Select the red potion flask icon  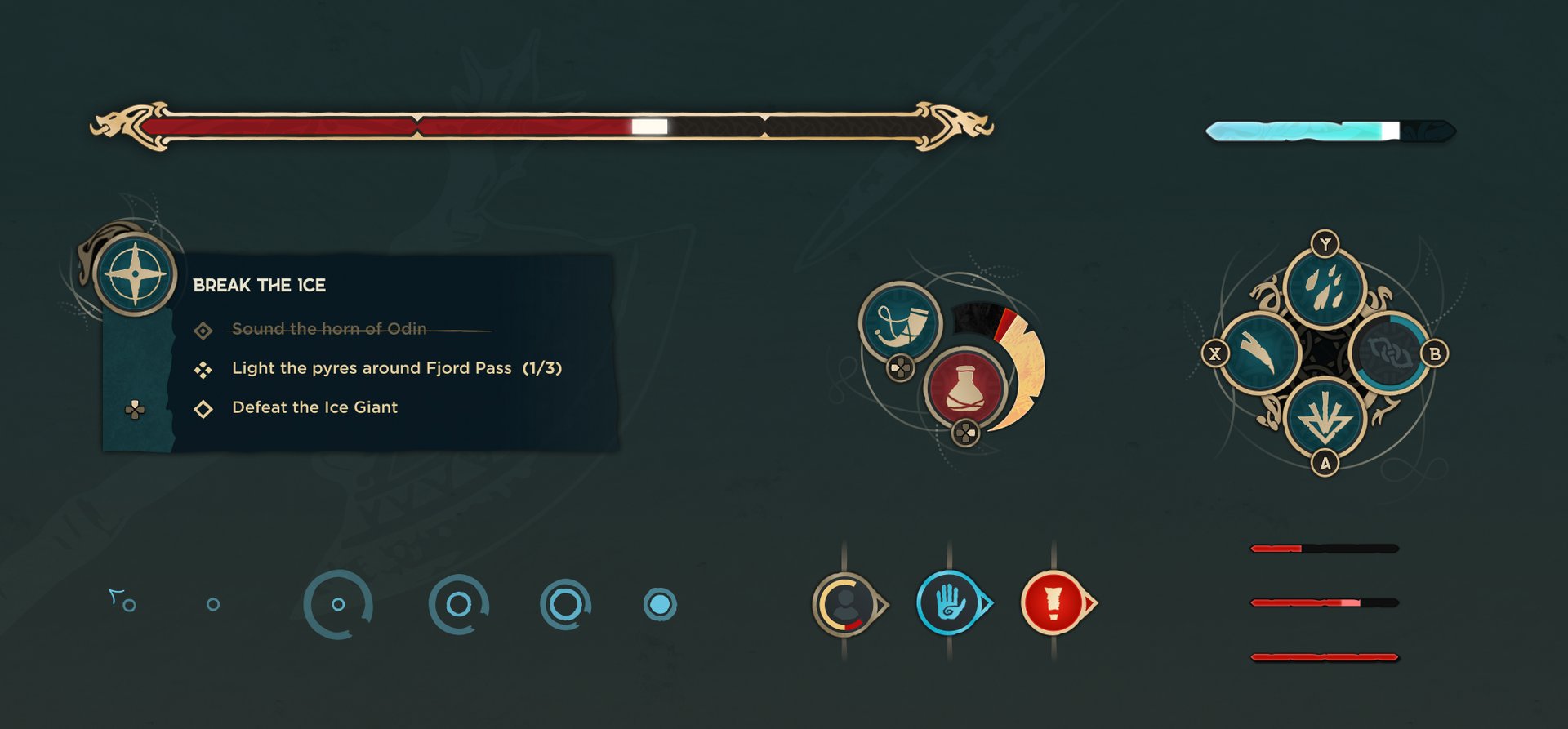point(964,387)
